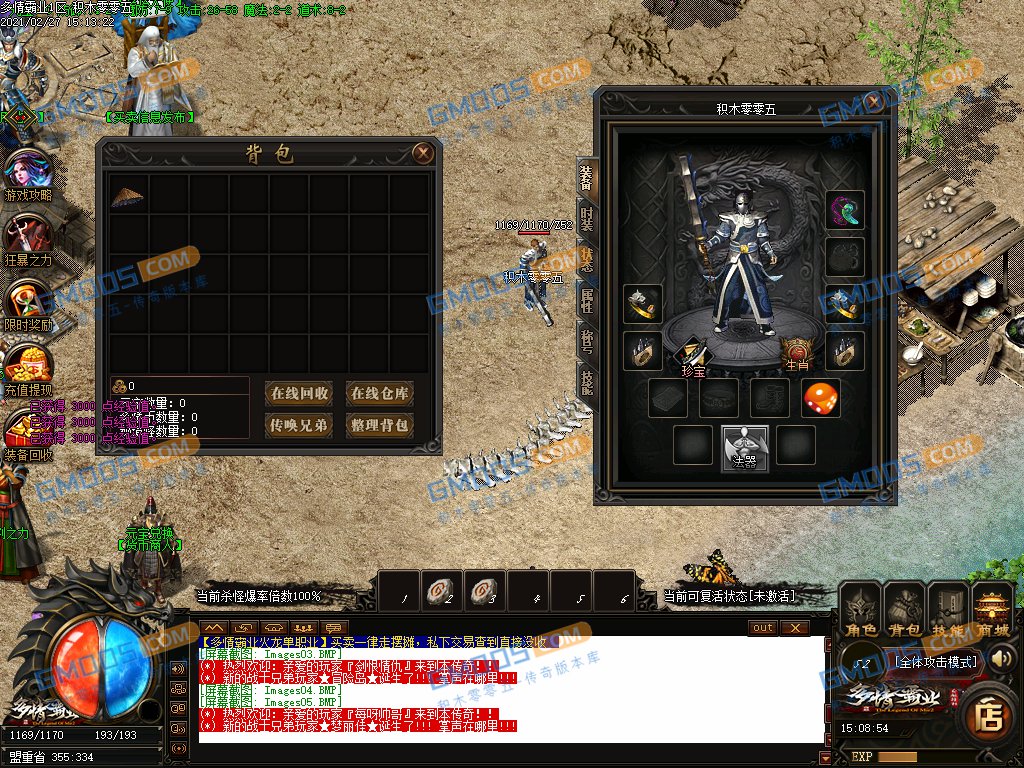Image resolution: width=1024 pixels, height=768 pixels.
Task: Open the 珍宝 treasure slot
Action: point(693,355)
